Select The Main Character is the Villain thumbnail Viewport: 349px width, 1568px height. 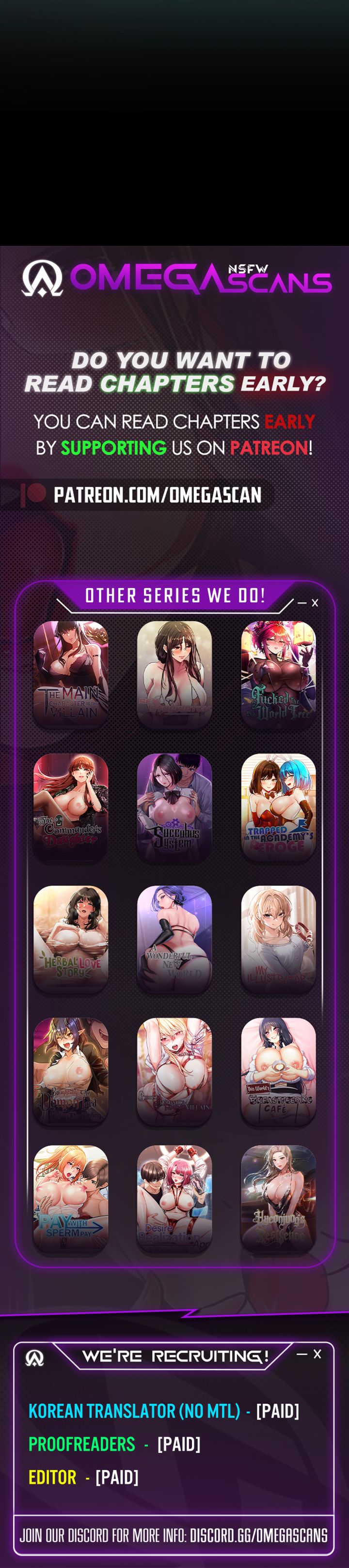point(71,674)
